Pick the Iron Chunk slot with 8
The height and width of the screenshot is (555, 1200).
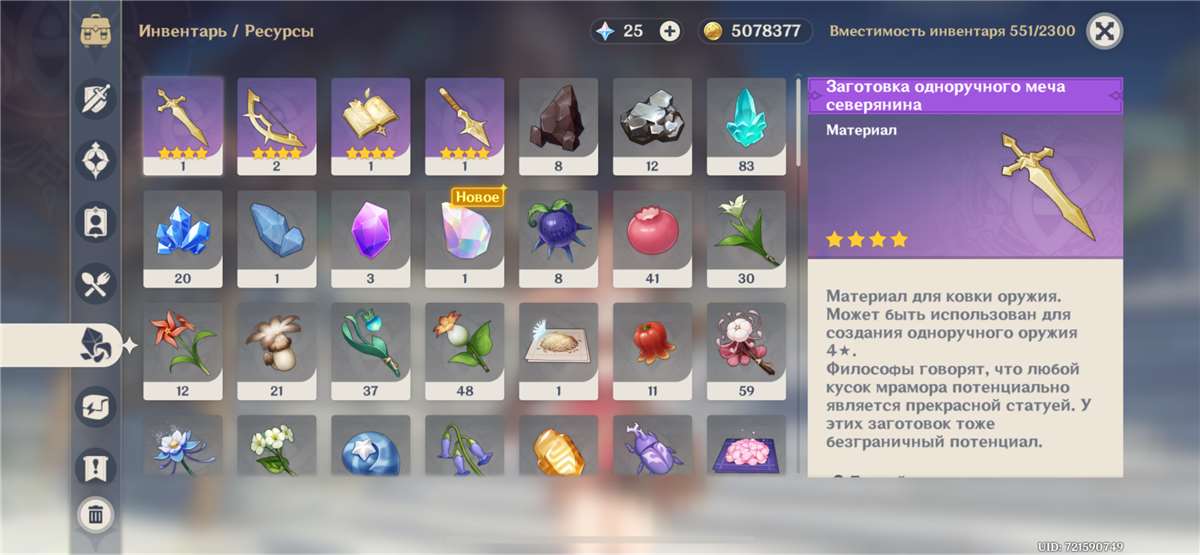pyautogui.click(x=559, y=125)
